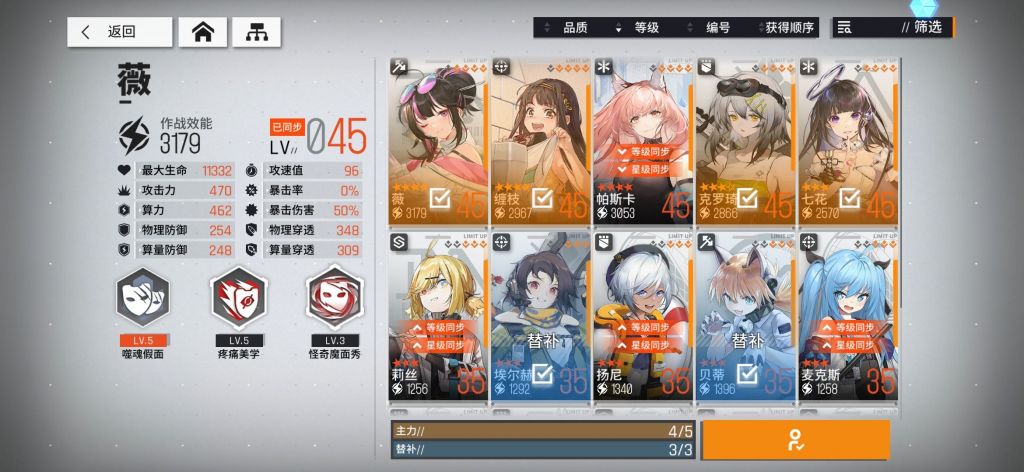The width and height of the screenshot is (1024, 472).
Task: Choose the 扬尼 character card
Action: coord(643,315)
